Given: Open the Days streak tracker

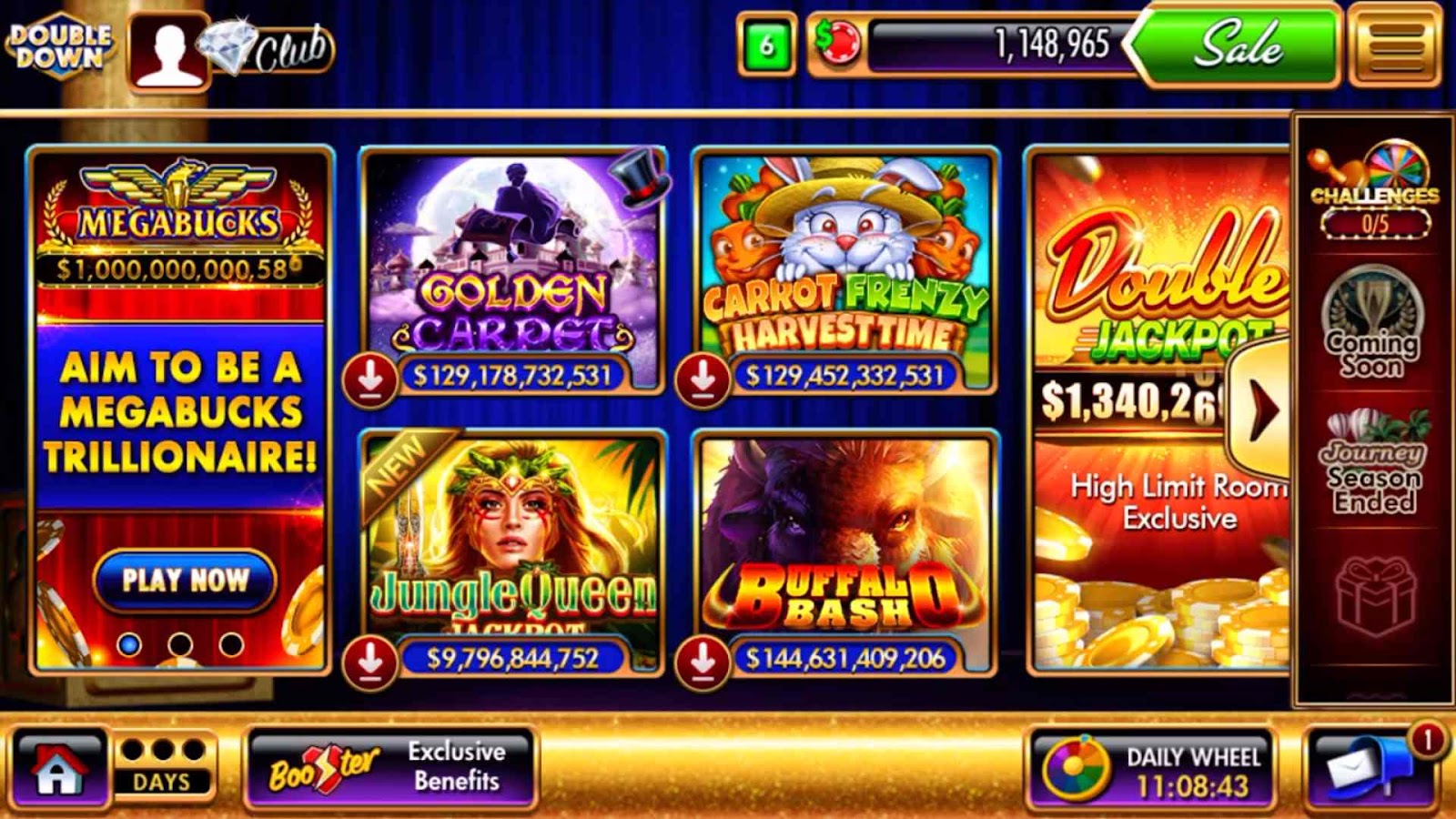Looking at the screenshot, I should pyautogui.click(x=163, y=767).
